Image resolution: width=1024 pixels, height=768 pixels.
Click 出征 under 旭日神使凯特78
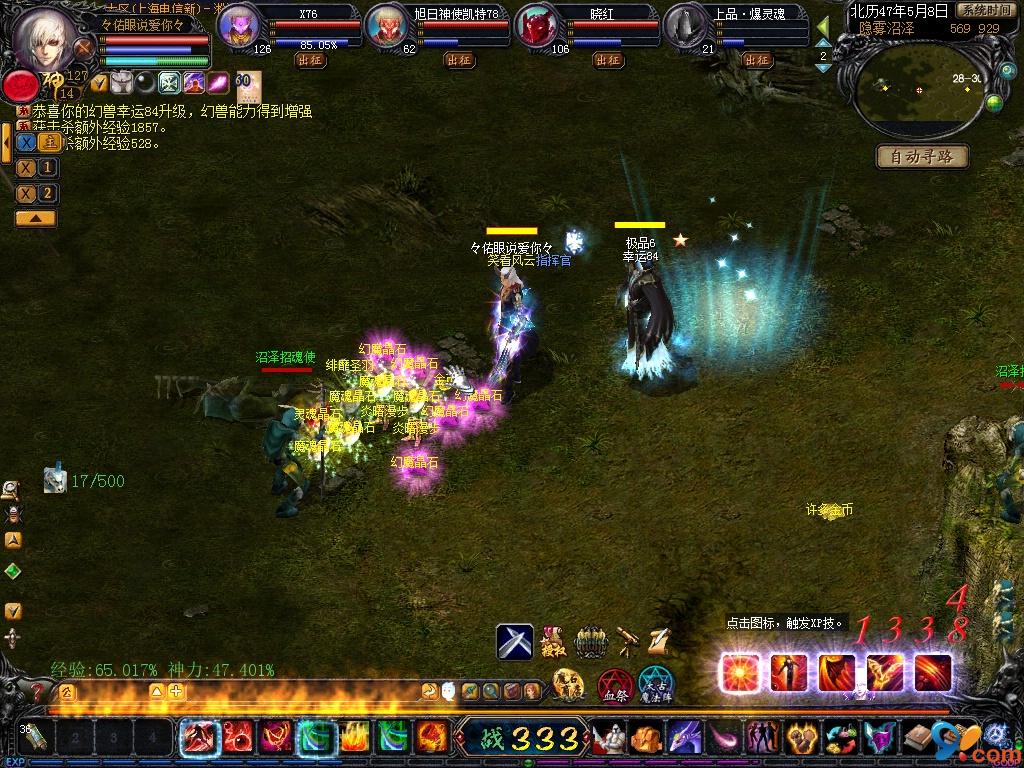pyautogui.click(x=459, y=60)
